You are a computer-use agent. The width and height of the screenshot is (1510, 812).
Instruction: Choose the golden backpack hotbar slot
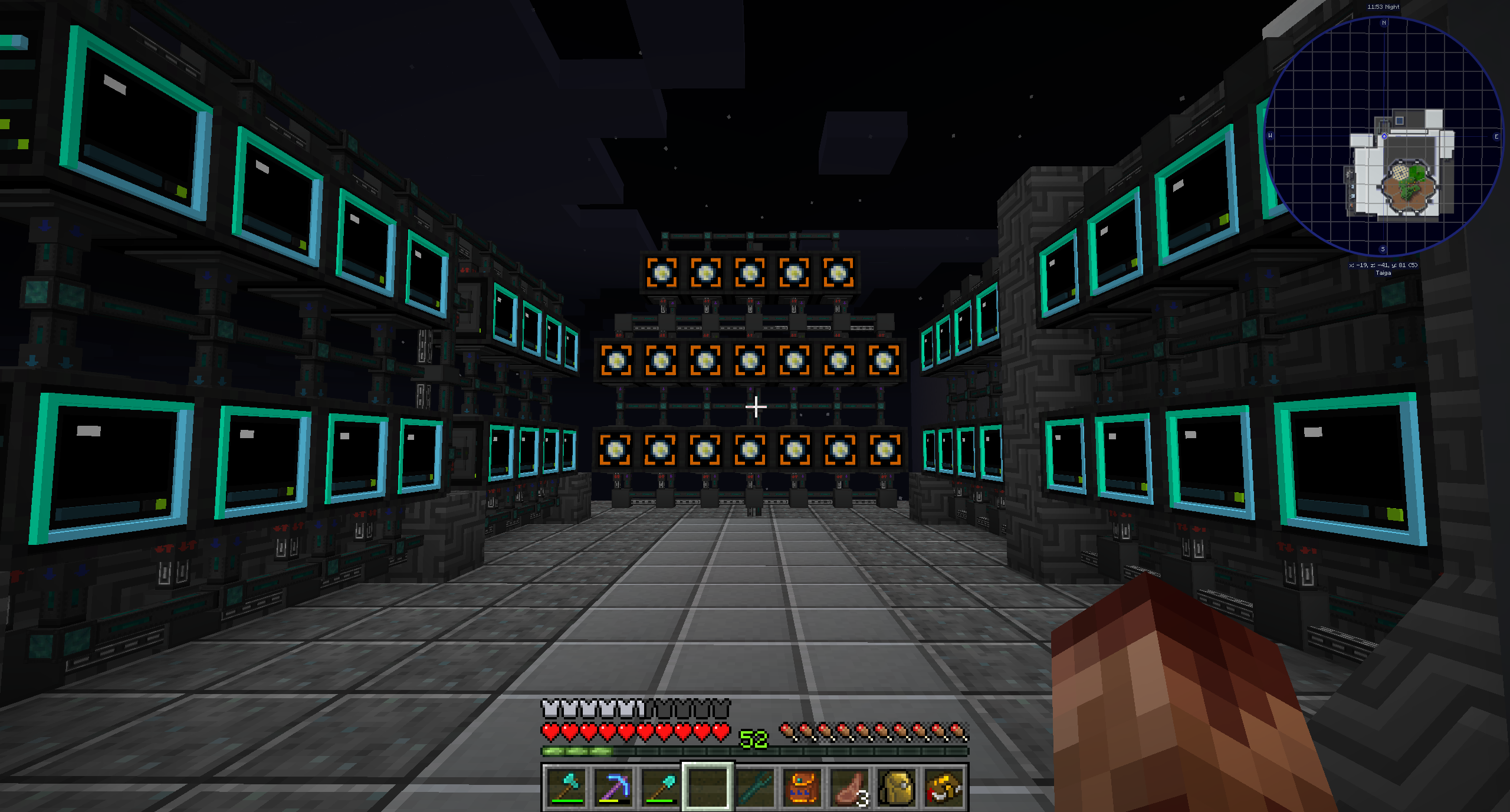(x=897, y=787)
